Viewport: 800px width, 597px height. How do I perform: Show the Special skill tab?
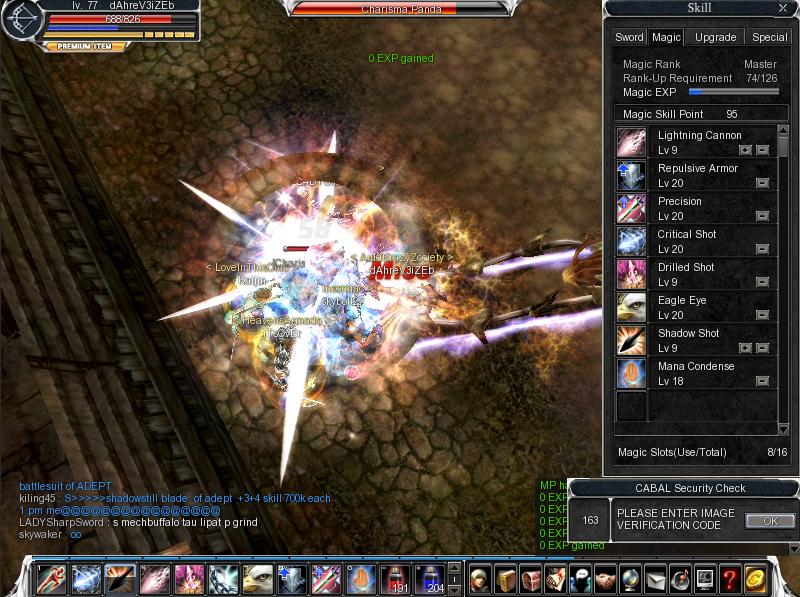769,37
